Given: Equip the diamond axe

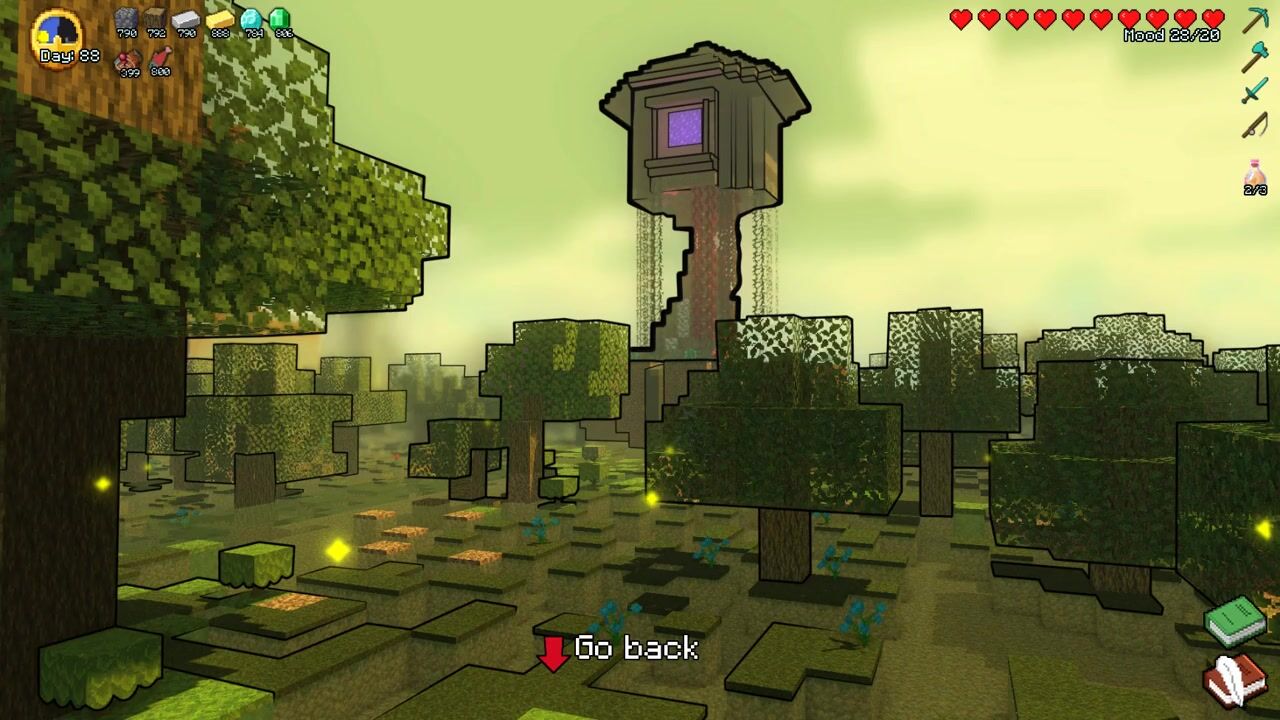Looking at the screenshot, I should coord(1255,56).
